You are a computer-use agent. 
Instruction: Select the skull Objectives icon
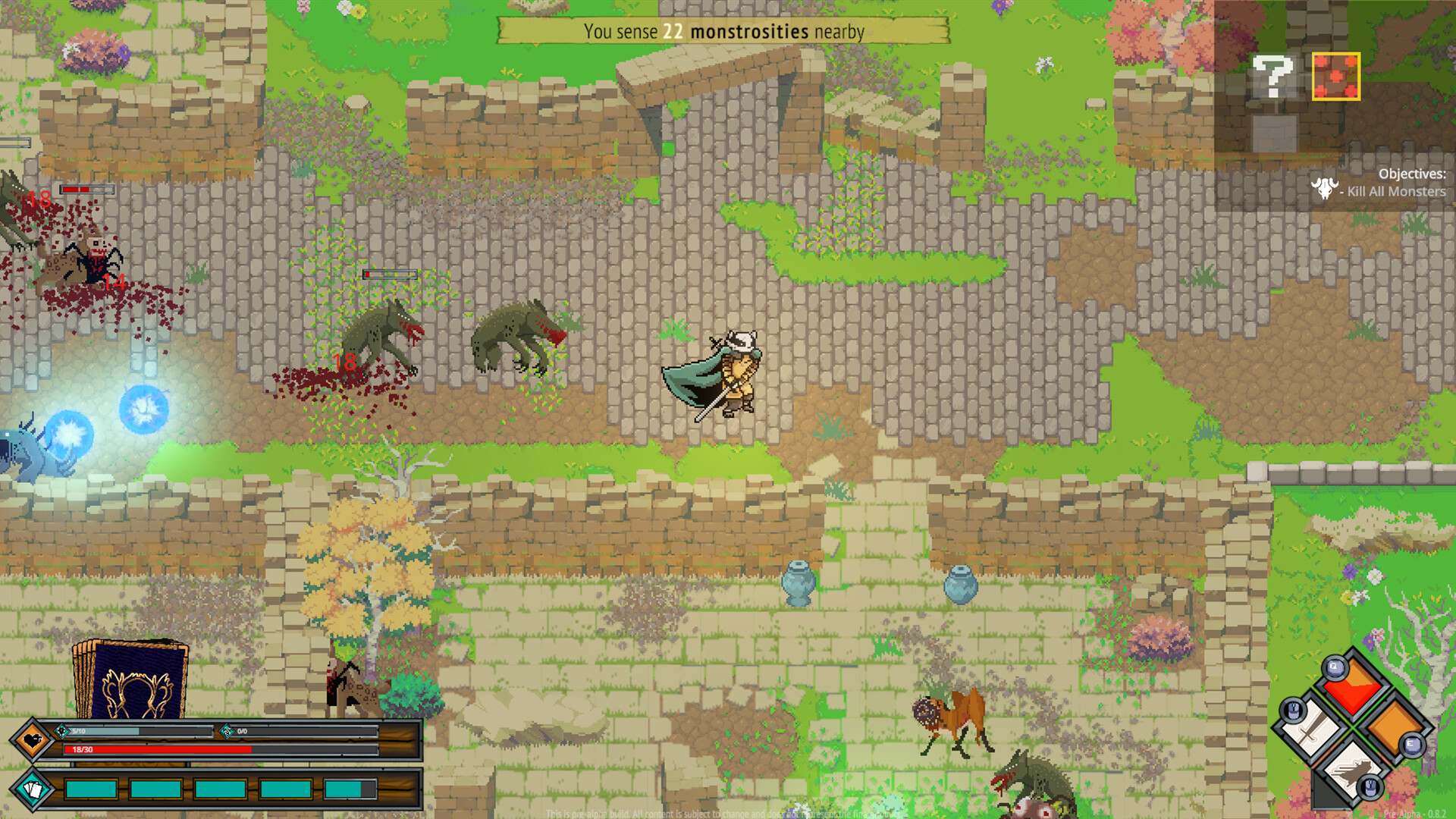[1325, 190]
